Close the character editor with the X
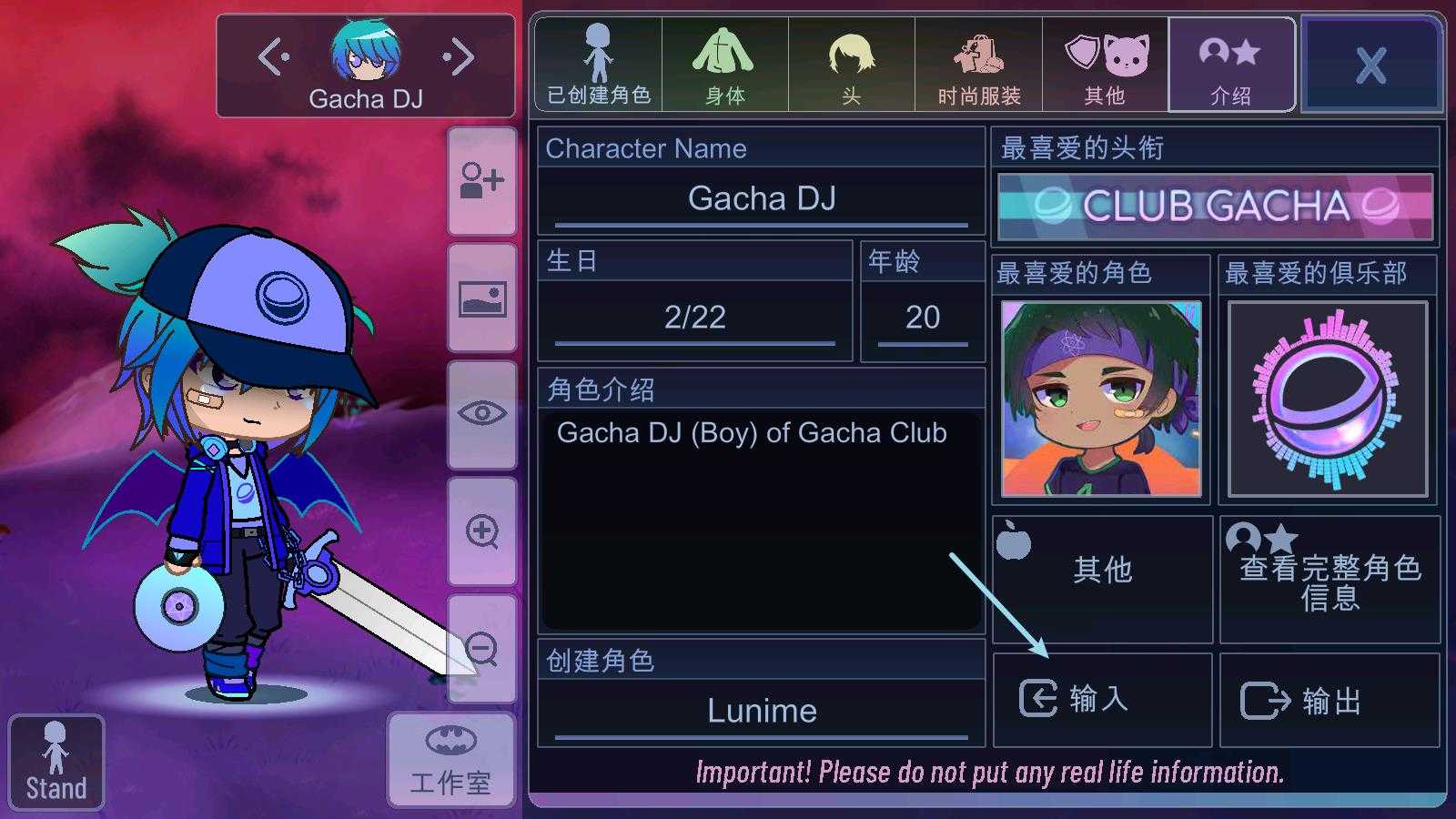 (x=1370, y=65)
